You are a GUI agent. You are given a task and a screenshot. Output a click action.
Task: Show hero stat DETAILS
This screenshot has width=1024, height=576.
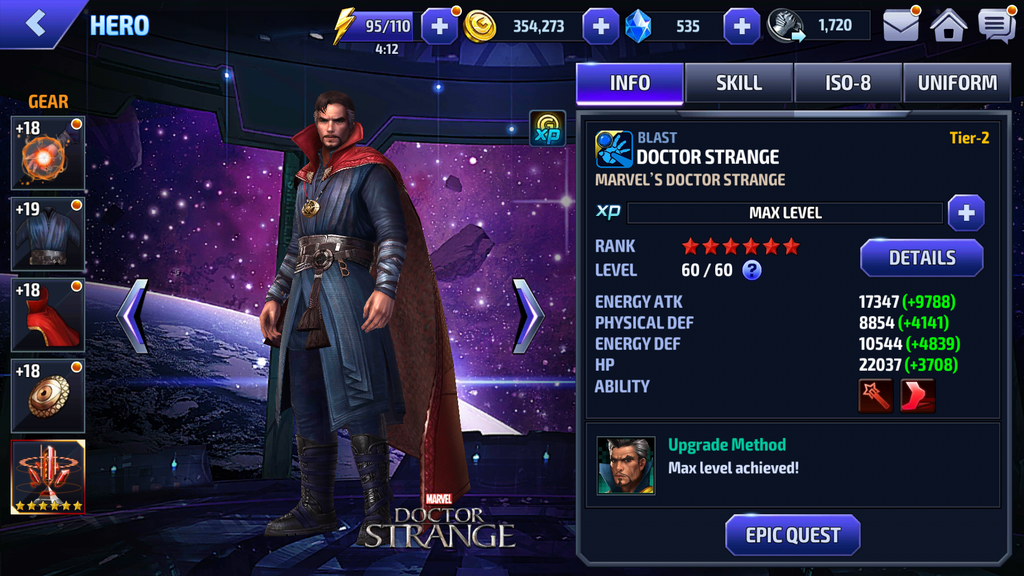pyautogui.click(x=921, y=258)
